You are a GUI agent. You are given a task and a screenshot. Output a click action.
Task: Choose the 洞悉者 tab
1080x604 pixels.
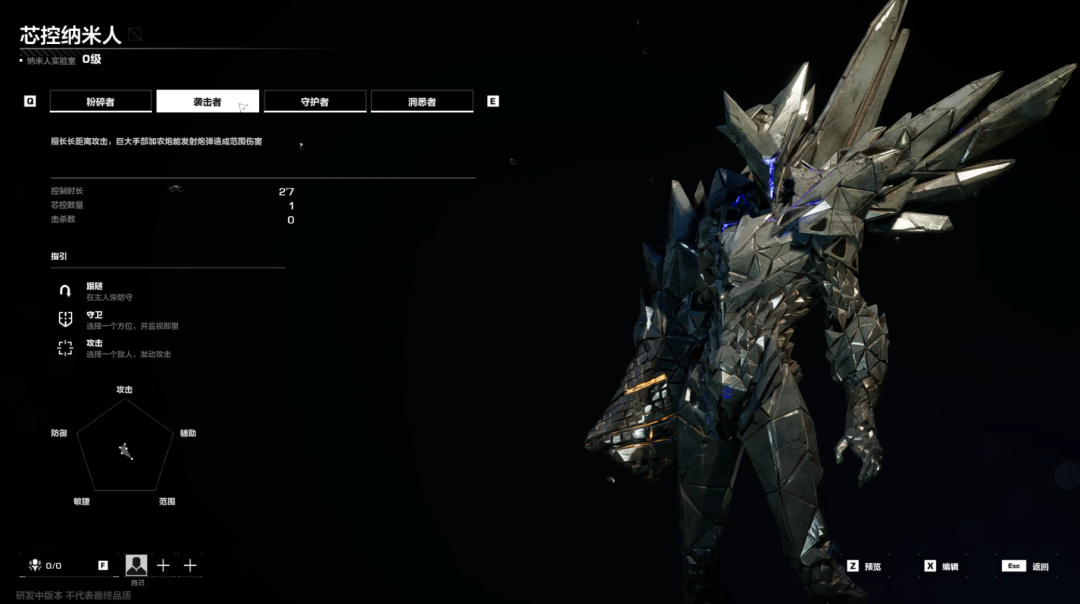422,102
